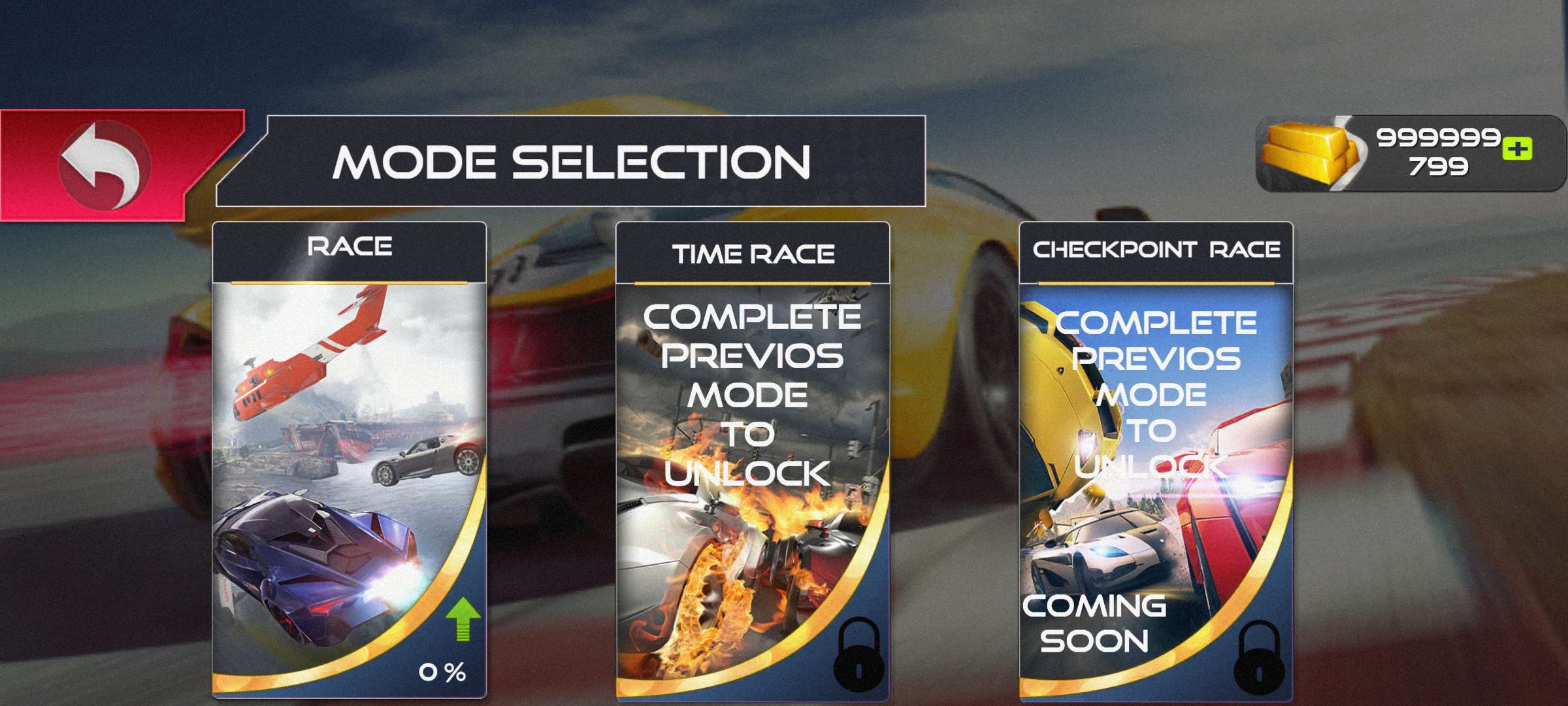Screen dimensions: 1568x706
Task: Click the CHECKPOINT RACE title header
Action: tap(1156, 248)
